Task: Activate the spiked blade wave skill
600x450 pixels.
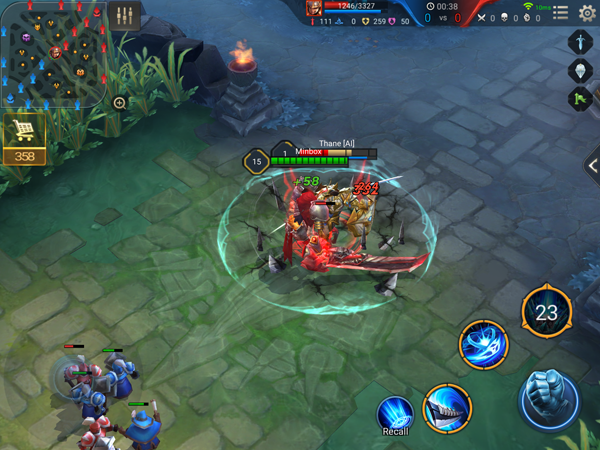Action: pos(446,408)
